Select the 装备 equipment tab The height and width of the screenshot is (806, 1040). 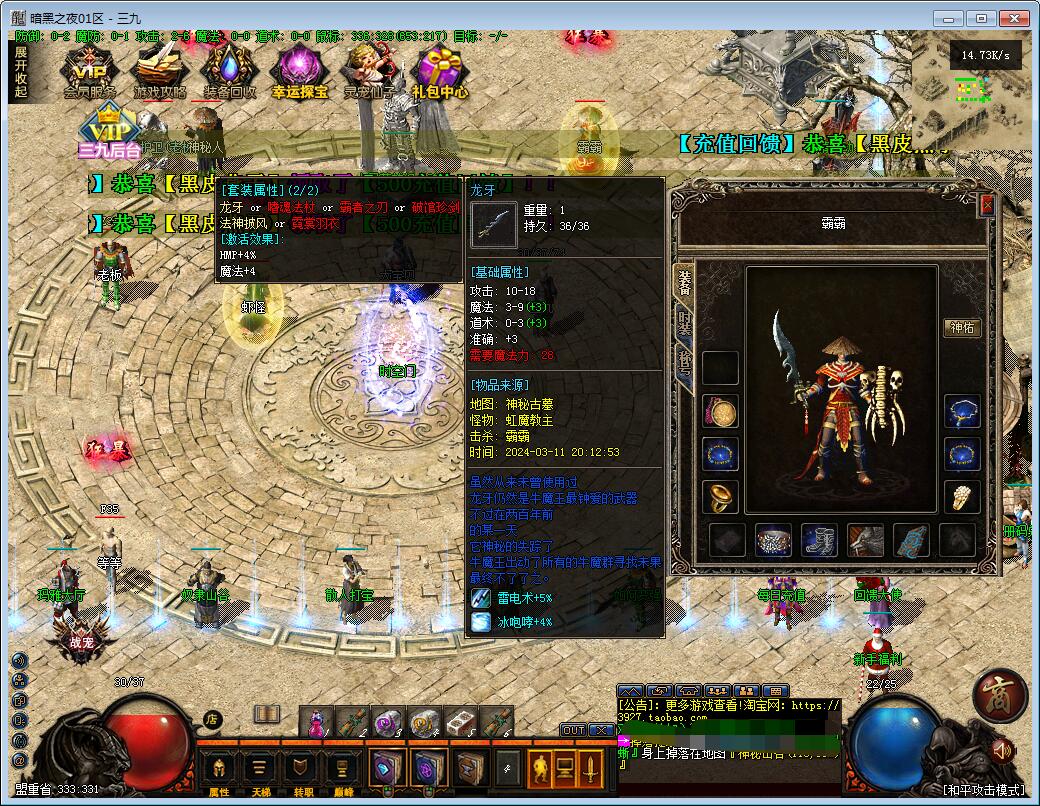click(685, 282)
